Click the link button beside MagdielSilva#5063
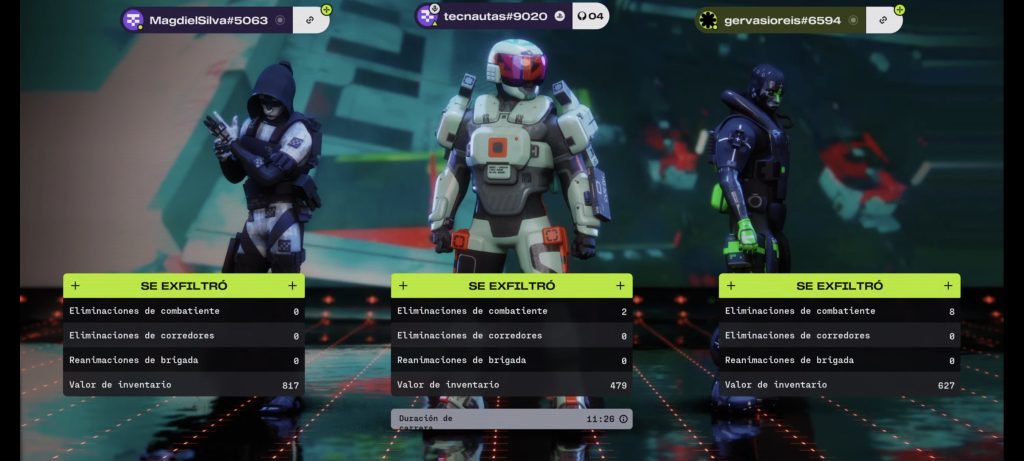The width and height of the screenshot is (1024, 461). point(311,20)
